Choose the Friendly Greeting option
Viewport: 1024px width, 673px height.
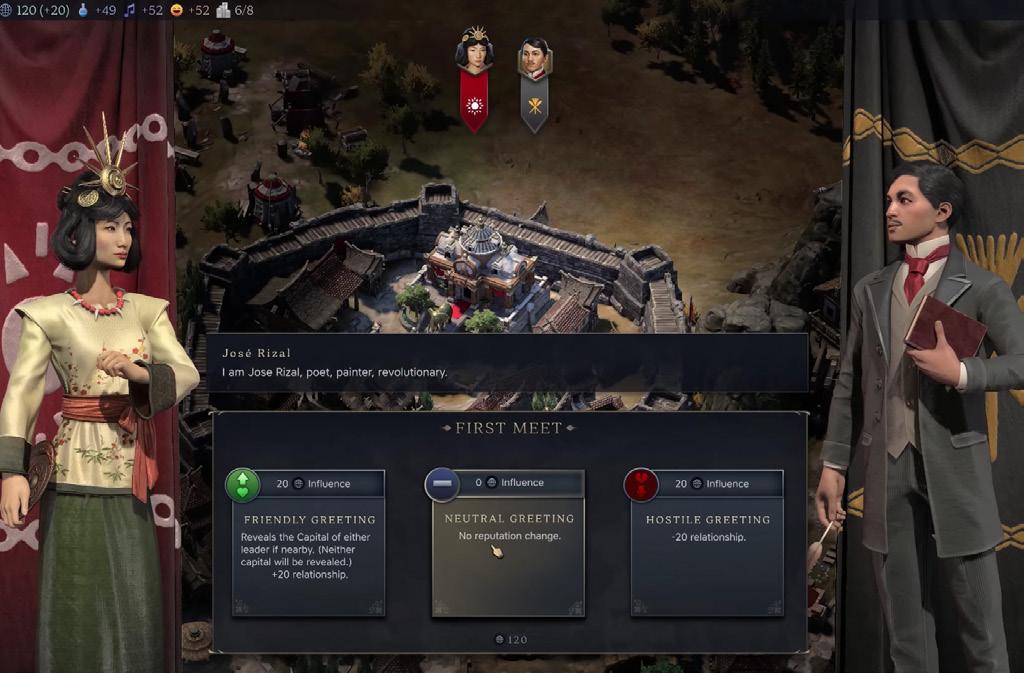tap(308, 543)
